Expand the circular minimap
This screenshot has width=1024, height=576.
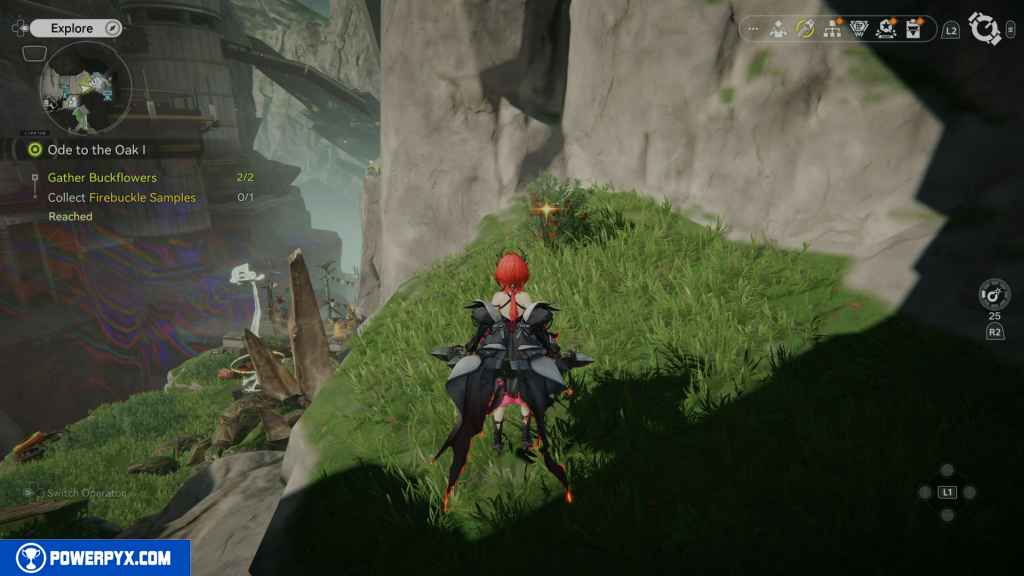coord(85,89)
